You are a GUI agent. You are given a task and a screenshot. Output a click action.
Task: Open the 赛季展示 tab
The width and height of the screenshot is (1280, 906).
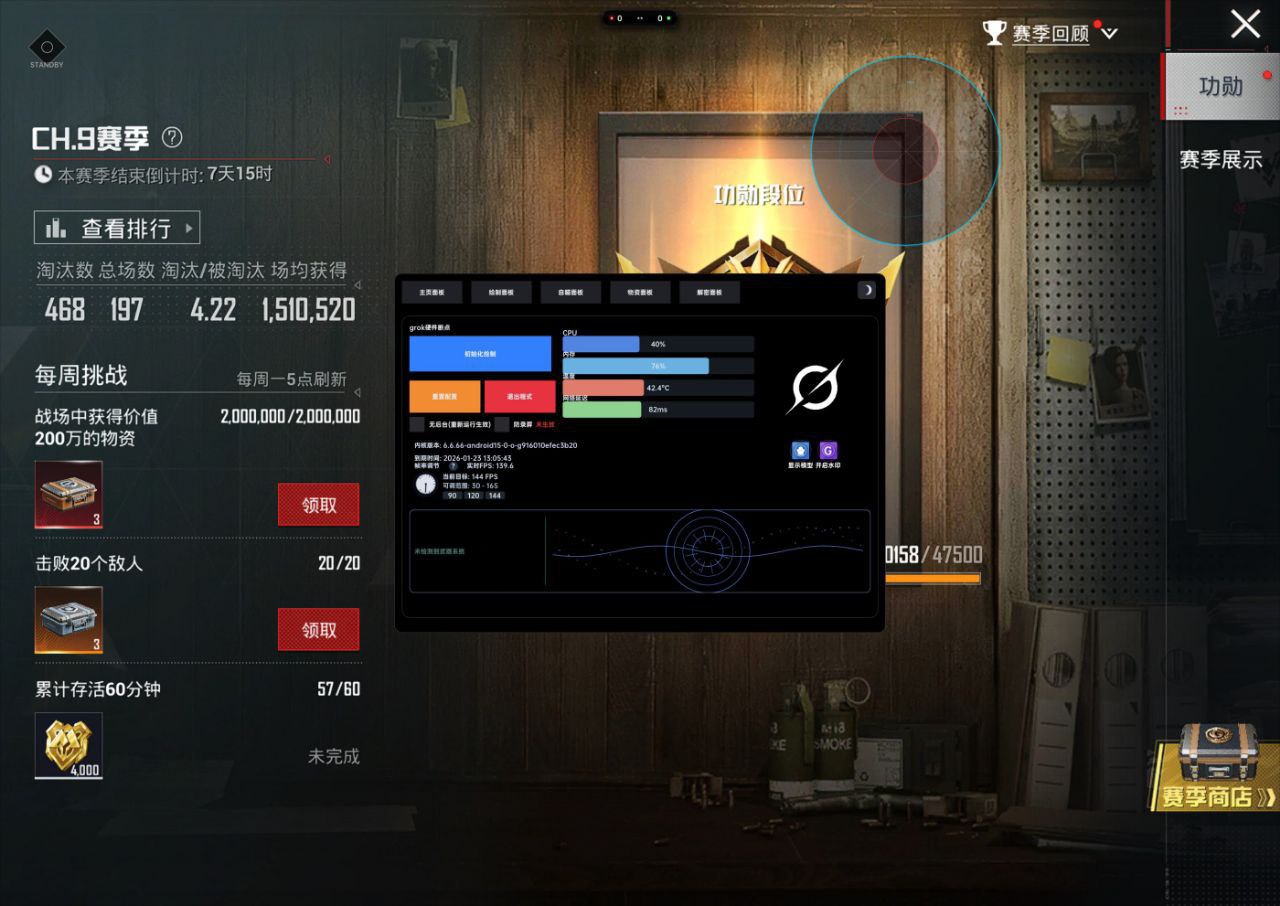pos(1220,159)
